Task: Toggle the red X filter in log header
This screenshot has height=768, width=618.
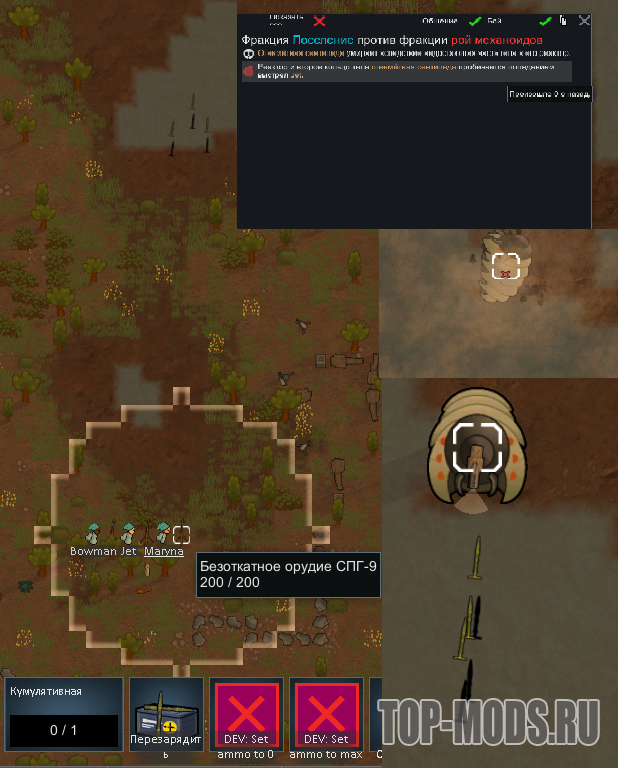Action: tap(319, 21)
